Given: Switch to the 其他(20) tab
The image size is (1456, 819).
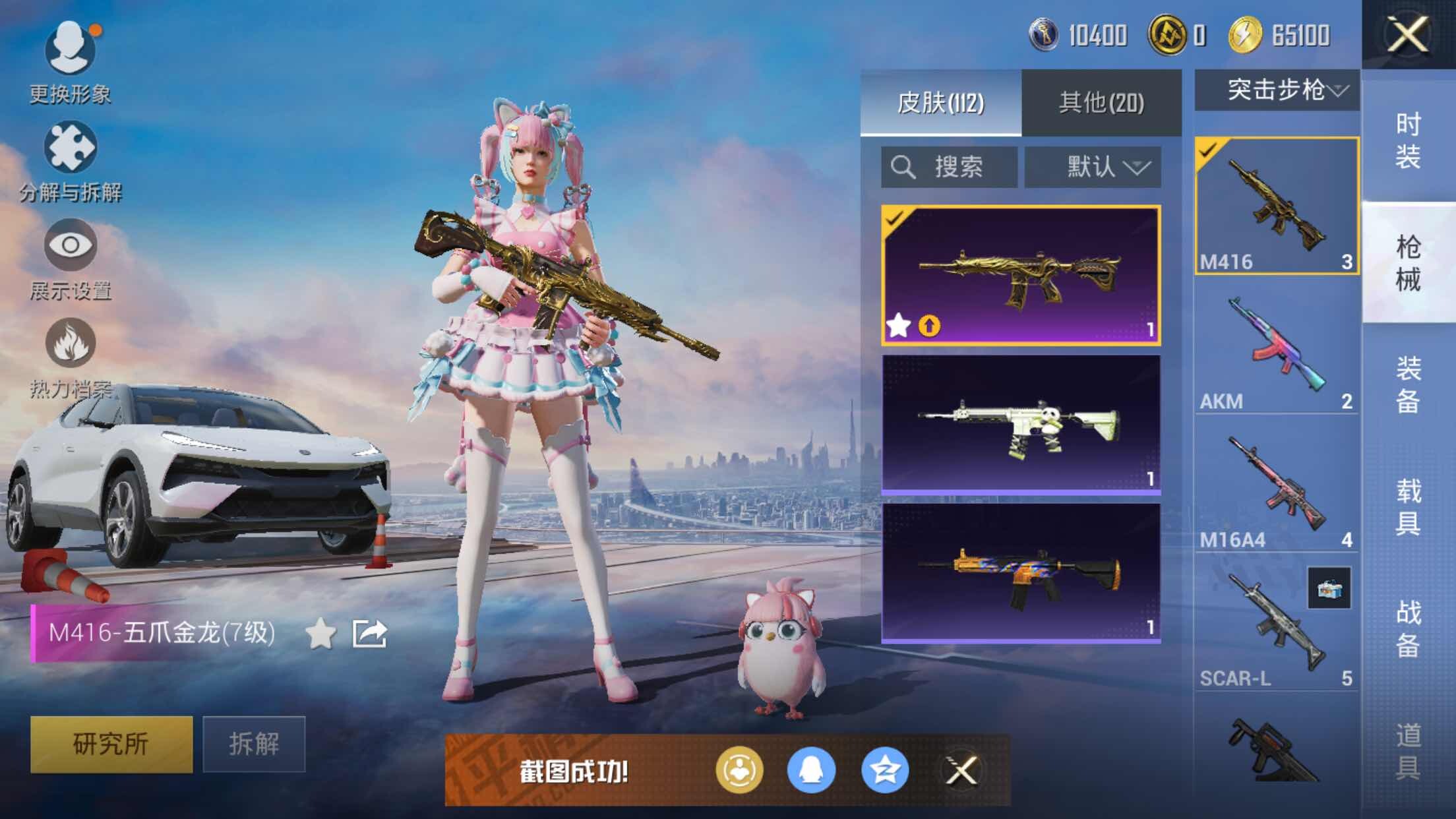Looking at the screenshot, I should [1101, 103].
